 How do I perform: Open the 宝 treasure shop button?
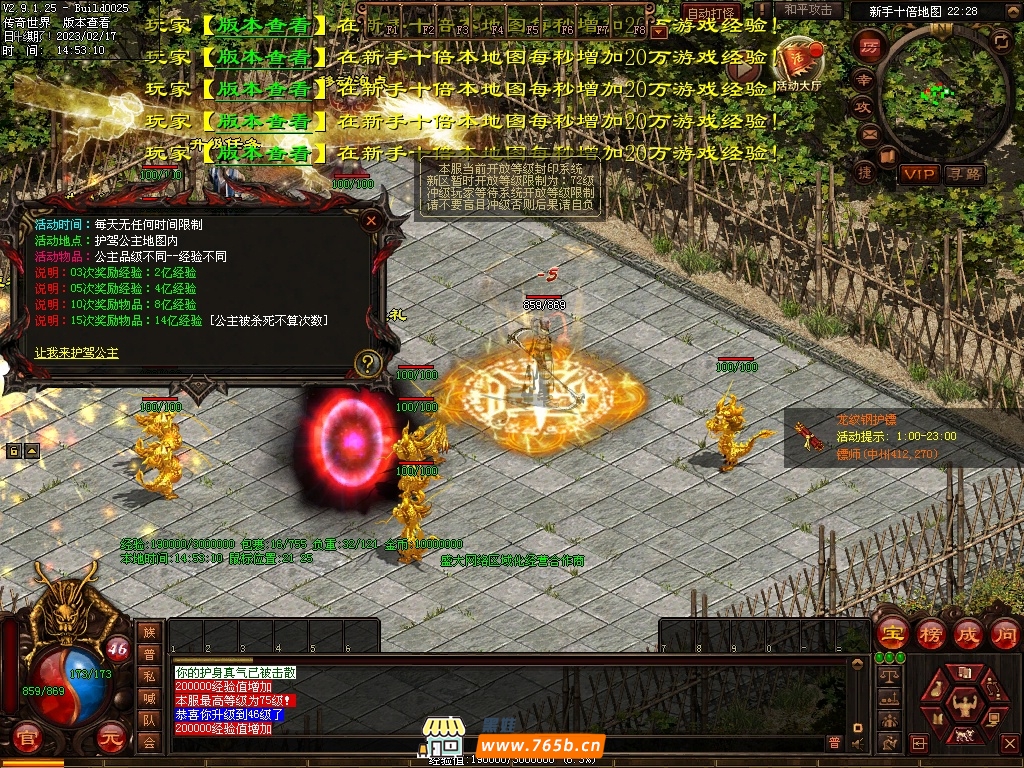[892, 634]
